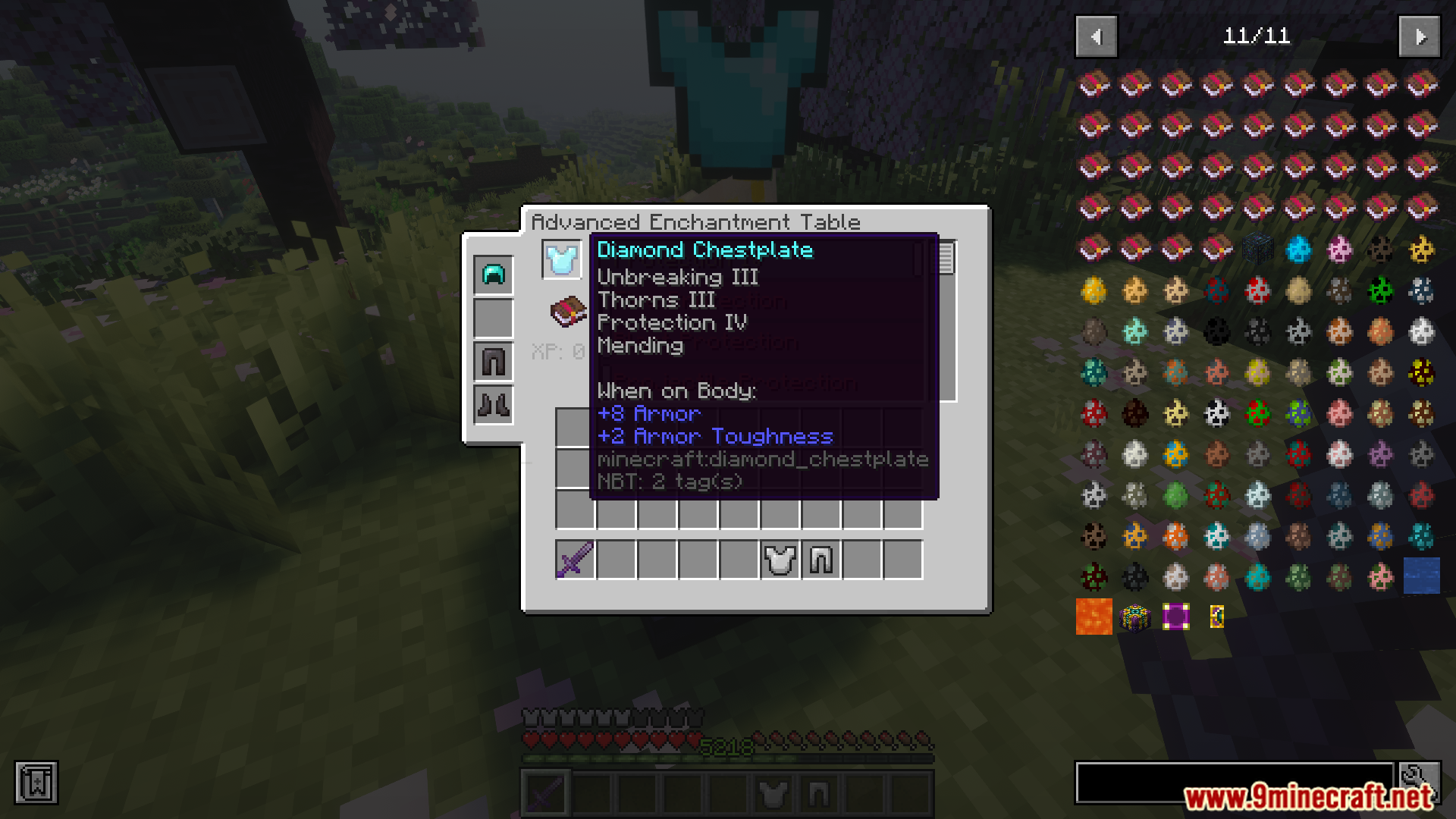Select the boots armor slot

492,403
